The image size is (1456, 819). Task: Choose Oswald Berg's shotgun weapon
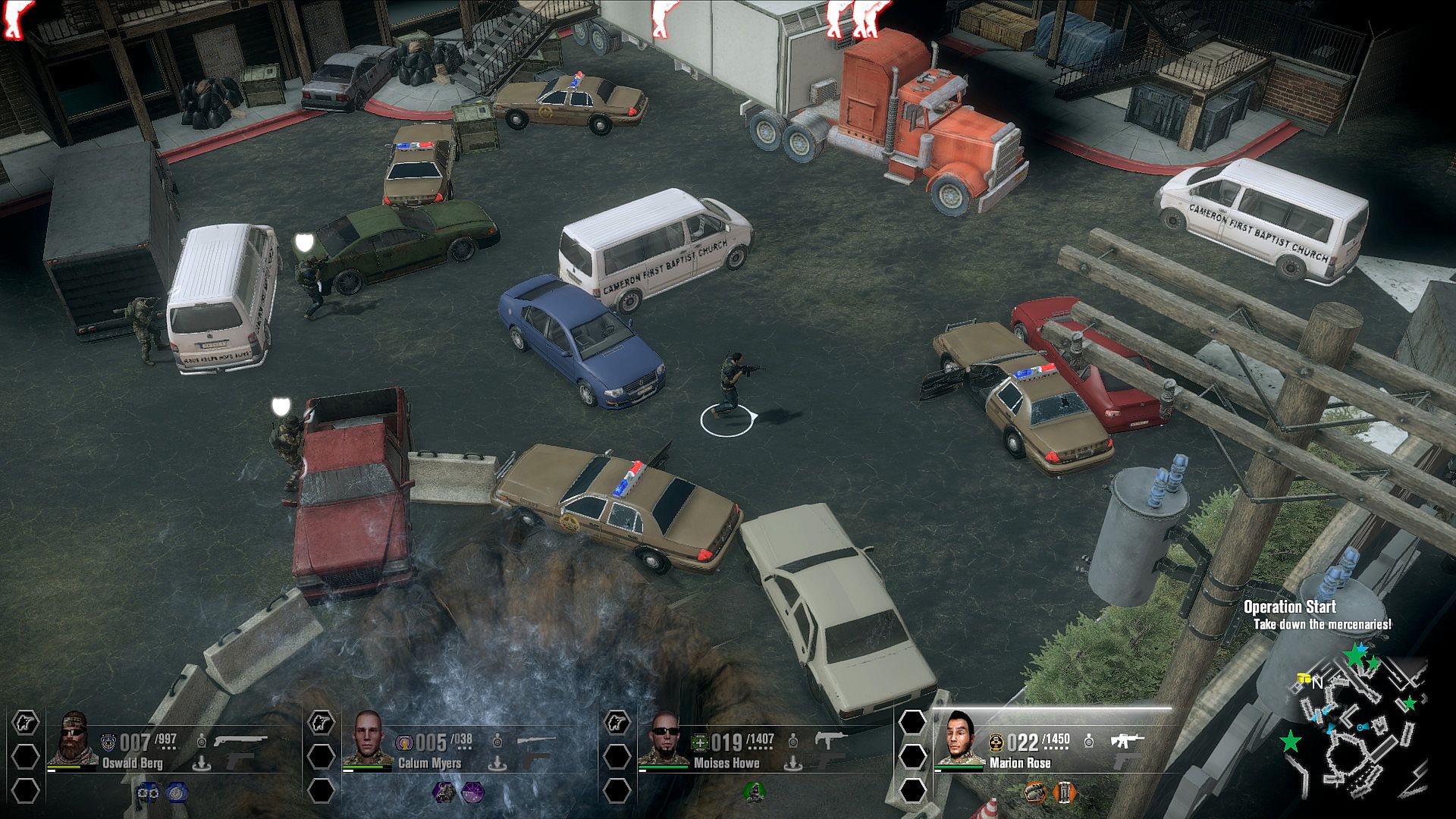[x=240, y=739]
